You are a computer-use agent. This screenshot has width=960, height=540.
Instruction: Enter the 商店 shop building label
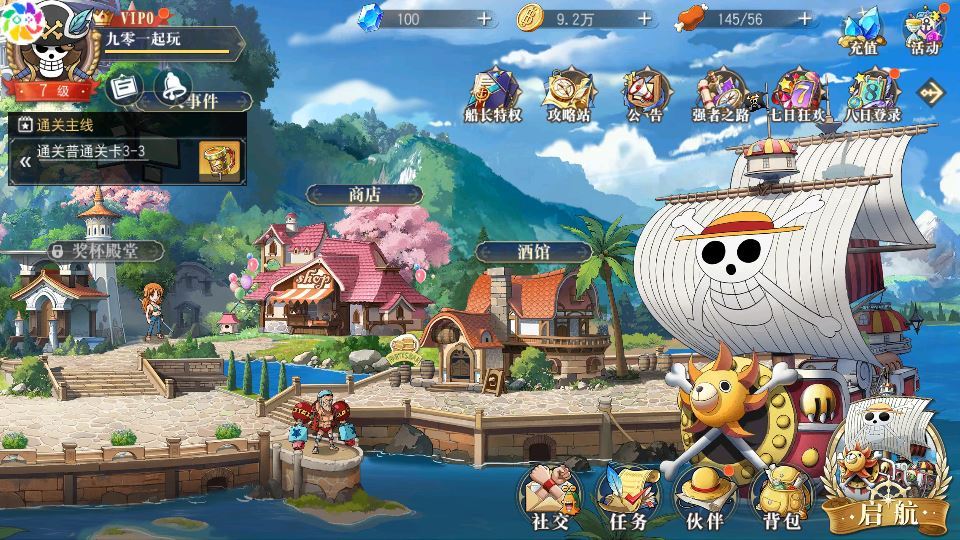pyautogui.click(x=364, y=194)
